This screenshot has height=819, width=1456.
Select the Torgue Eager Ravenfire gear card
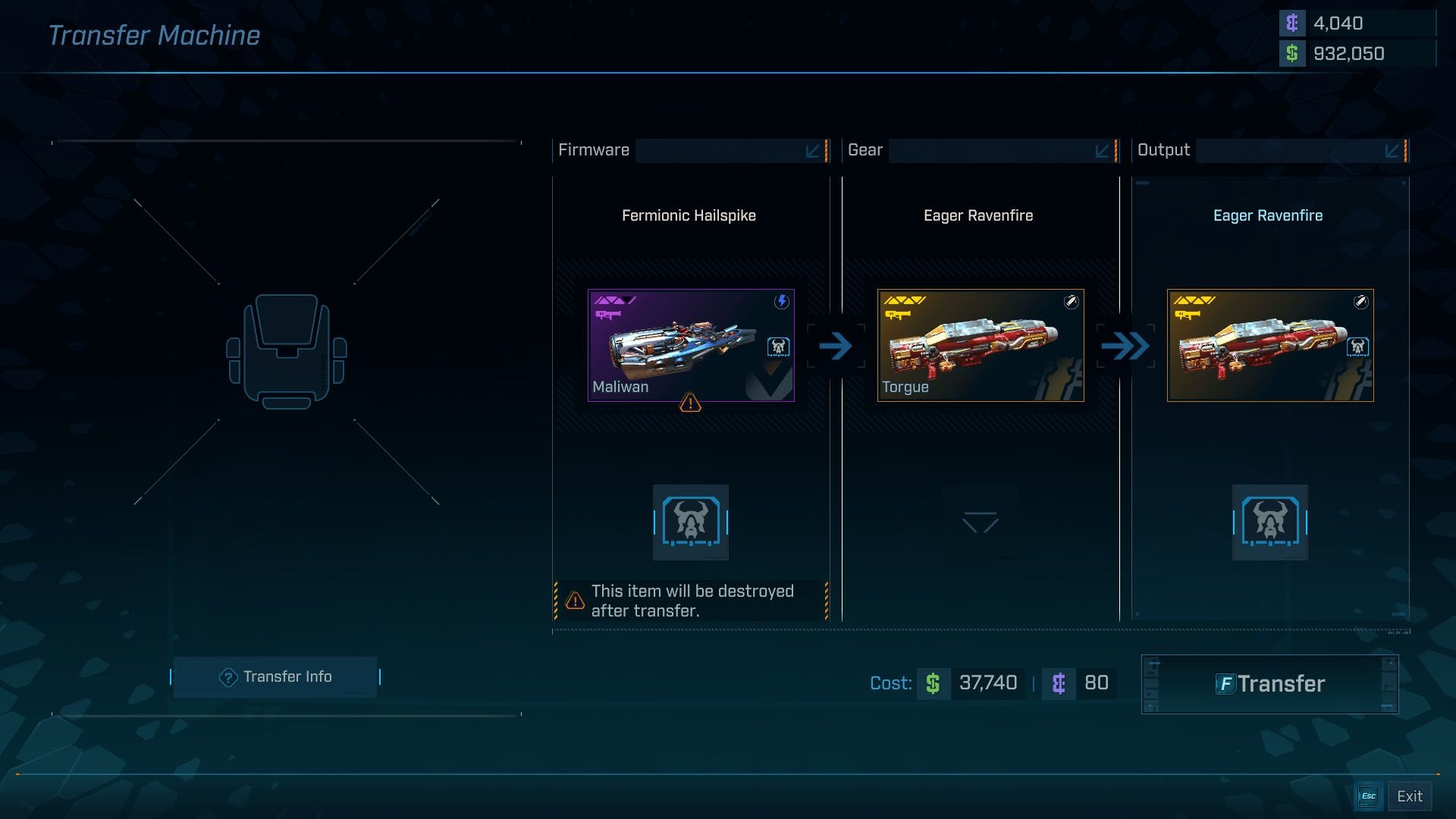click(x=981, y=346)
